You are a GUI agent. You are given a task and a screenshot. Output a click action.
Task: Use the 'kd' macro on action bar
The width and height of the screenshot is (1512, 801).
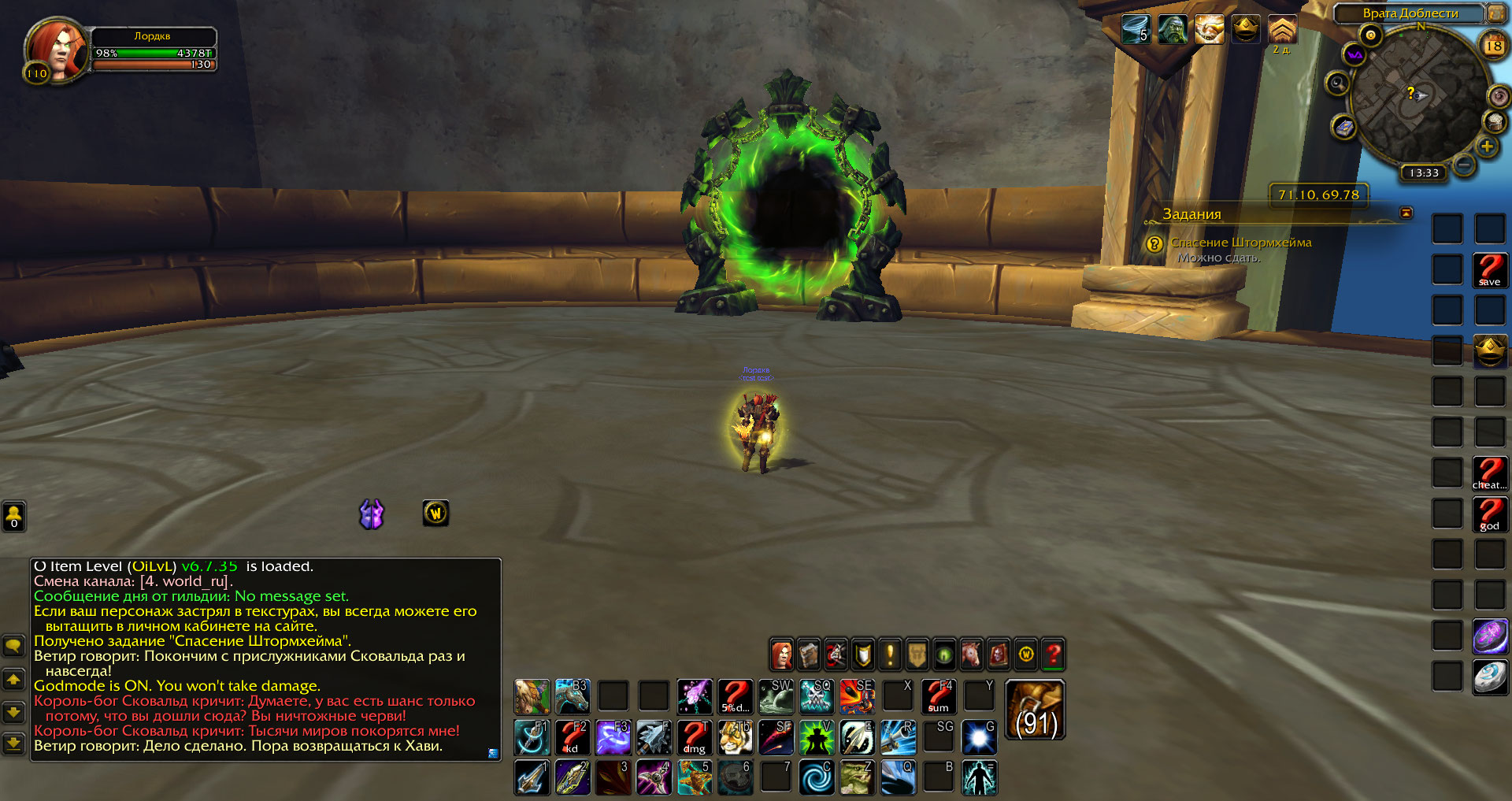(x=573, y=738)
